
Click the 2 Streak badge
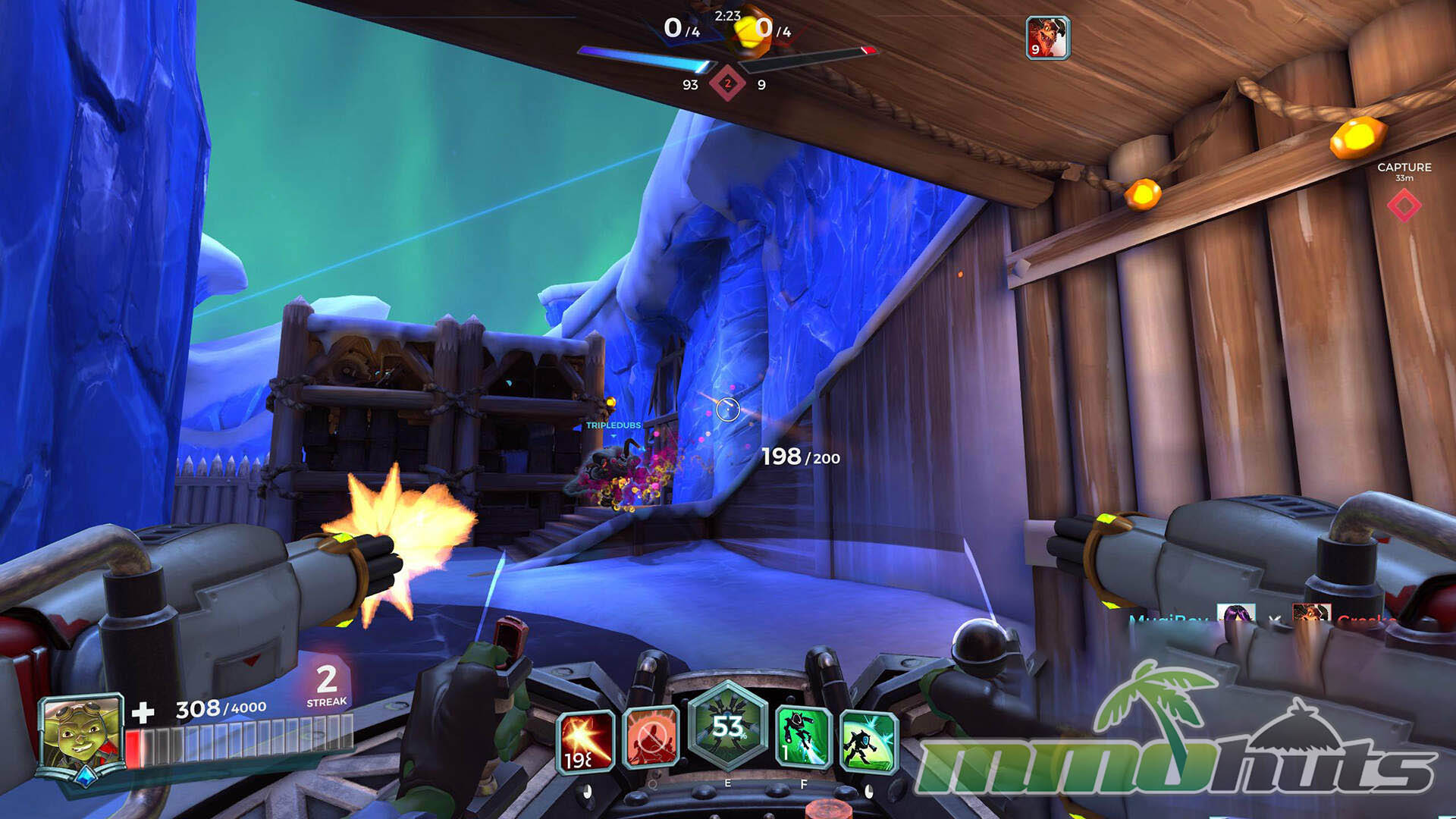click(327, 685)
